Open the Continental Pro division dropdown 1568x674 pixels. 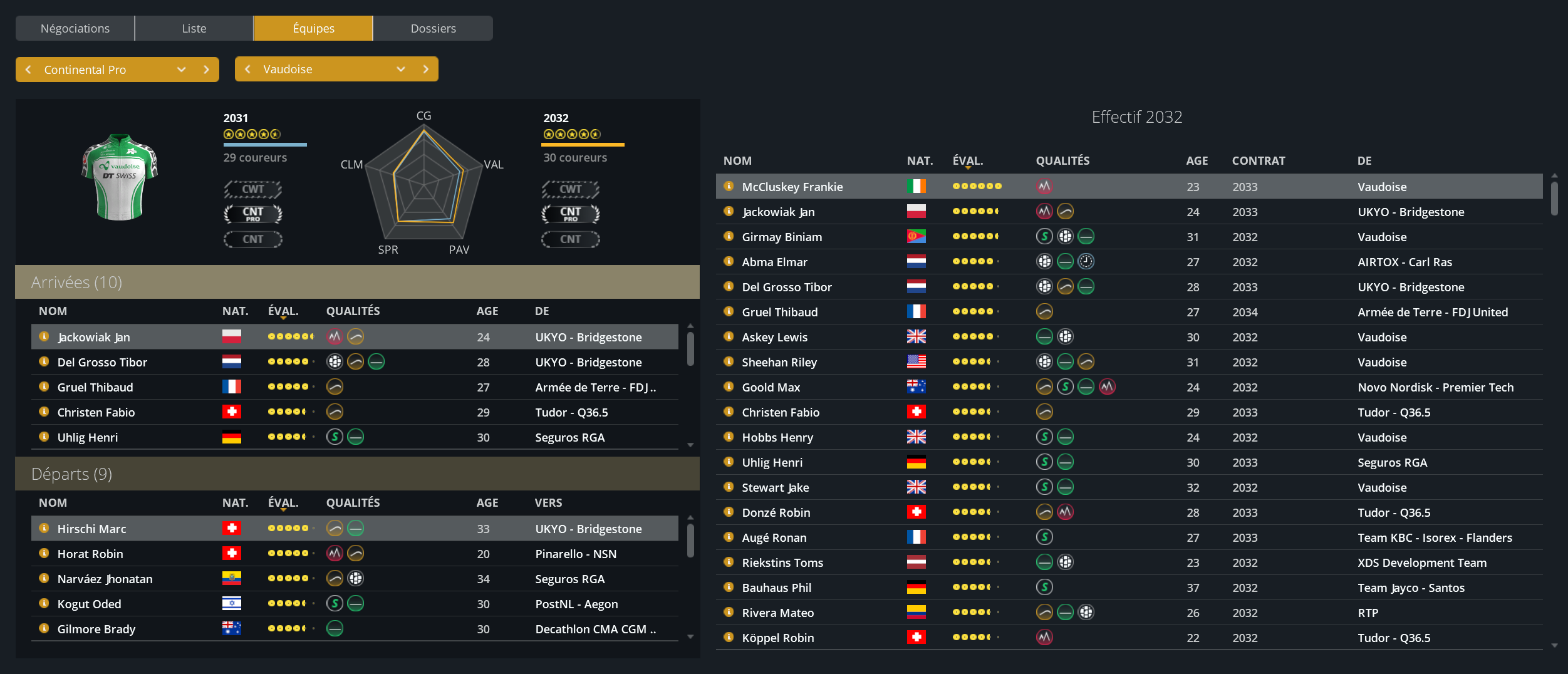[181, 70]
